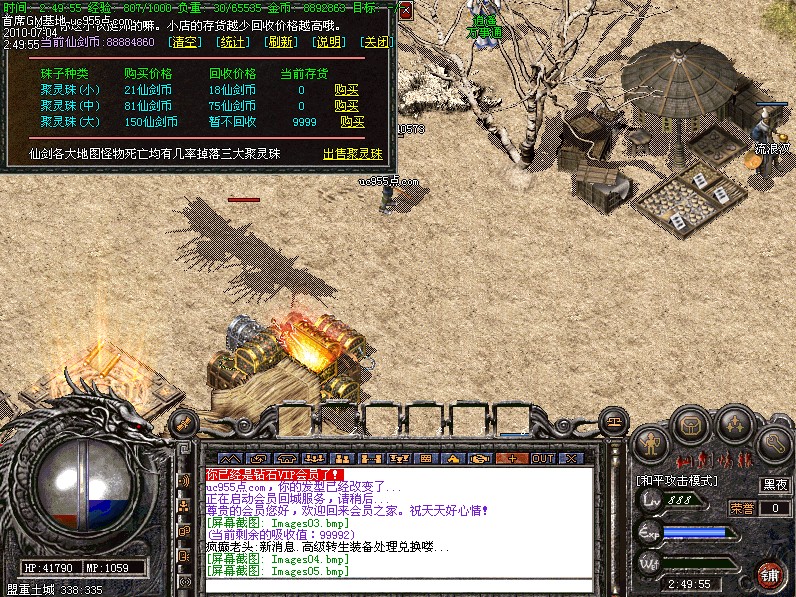The height and width of the screenshot is (597, 796).
Task: Close the shop dialog via 关闭
Action: pyautogui.click(x=376, y=43)
